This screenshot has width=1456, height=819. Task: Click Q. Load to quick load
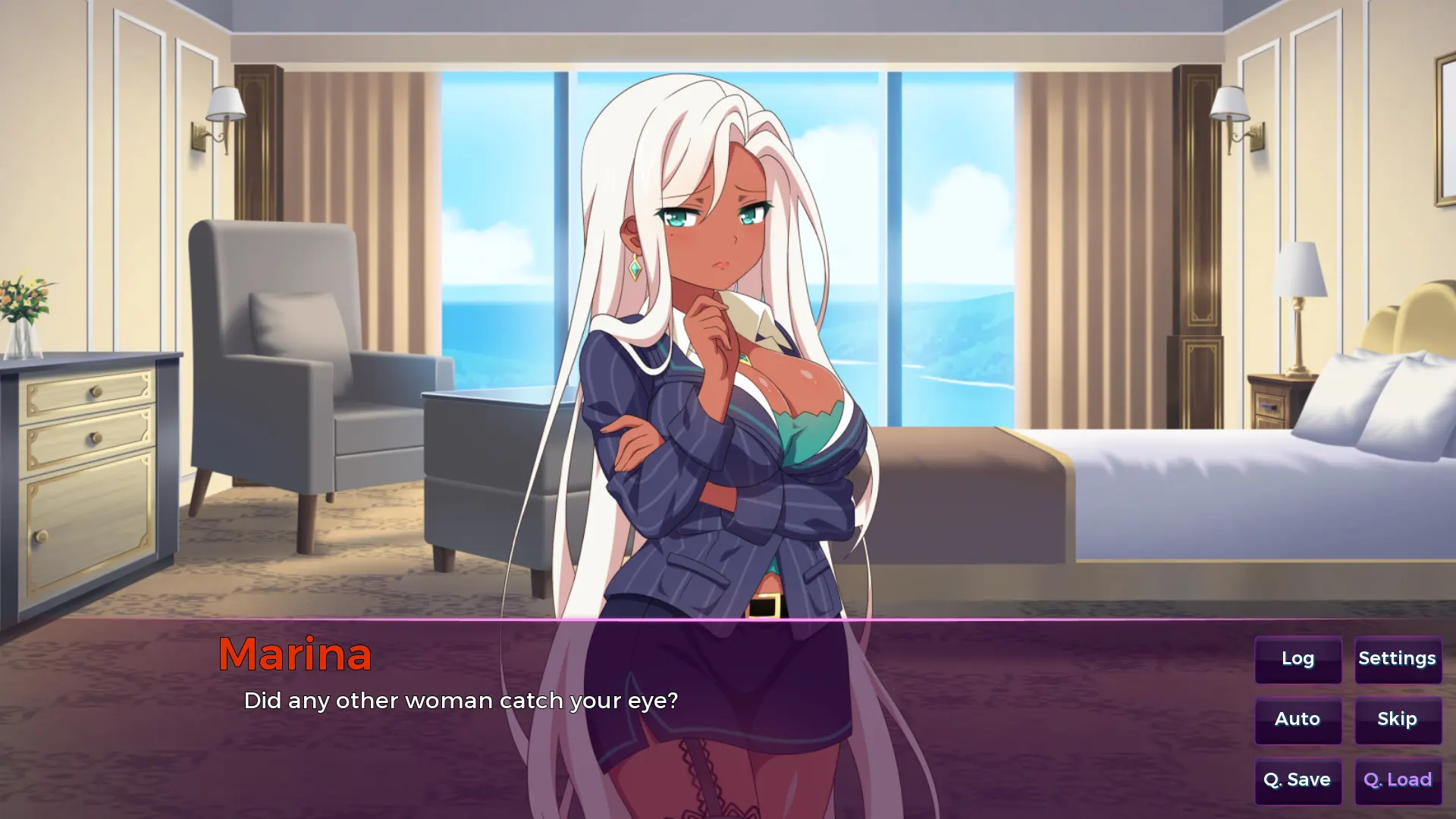click(x=1398, y=780)
